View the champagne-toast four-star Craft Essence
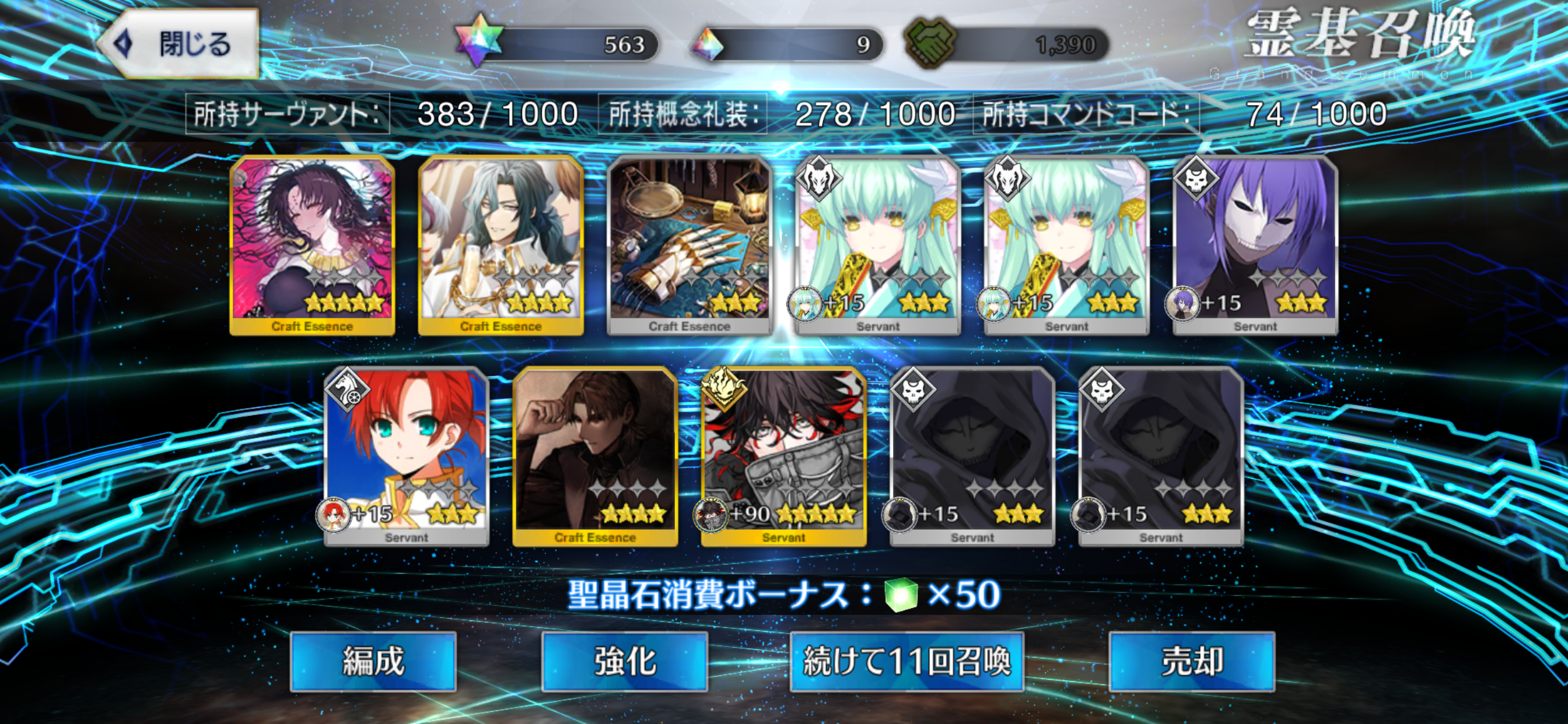 pos(501,243)
